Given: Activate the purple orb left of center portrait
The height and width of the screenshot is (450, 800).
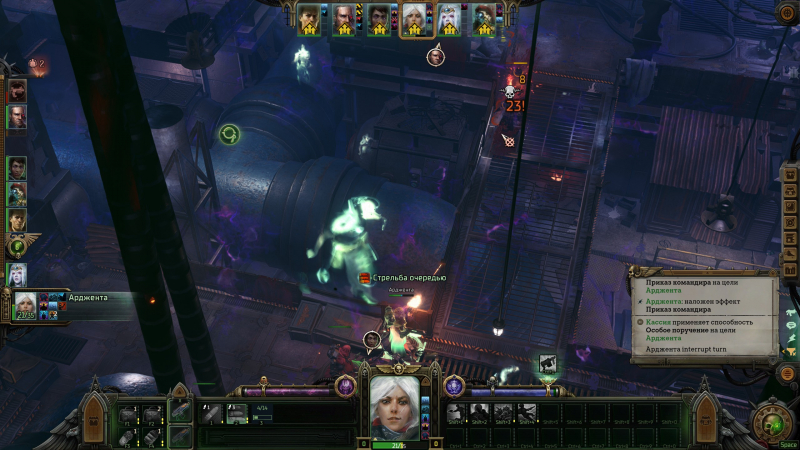Looking at the screenshot, I should click(345, 385).
